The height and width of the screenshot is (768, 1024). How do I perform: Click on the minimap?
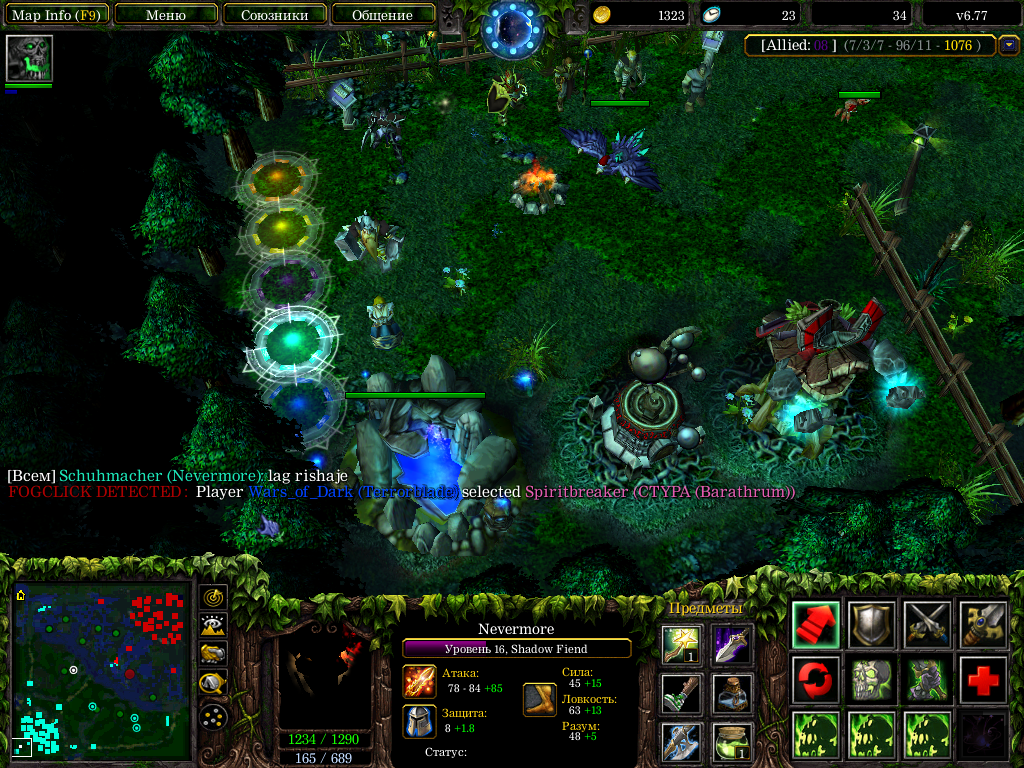[x=102, y=672]
